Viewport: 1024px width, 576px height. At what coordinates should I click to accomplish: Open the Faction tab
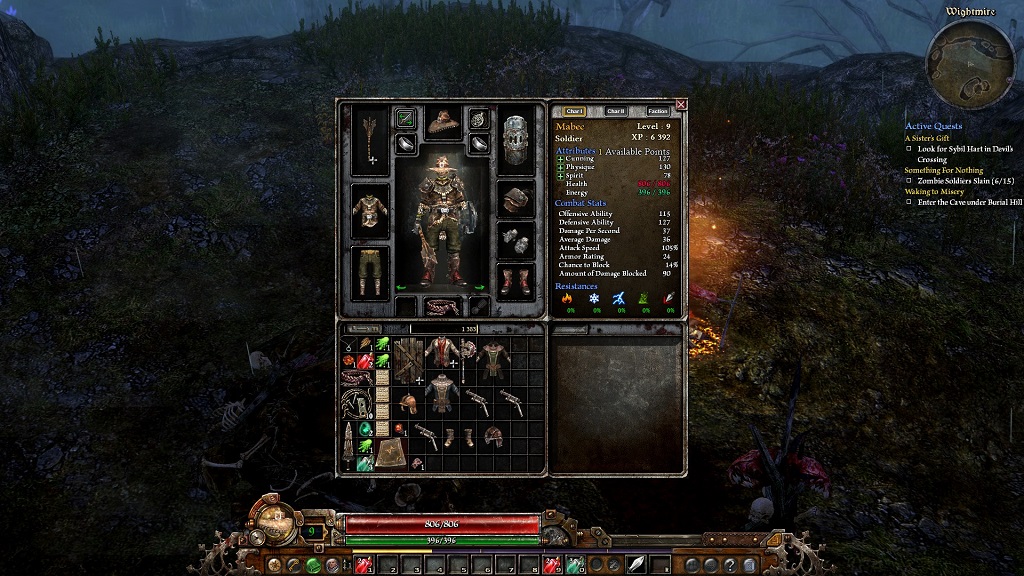point(657,111)
